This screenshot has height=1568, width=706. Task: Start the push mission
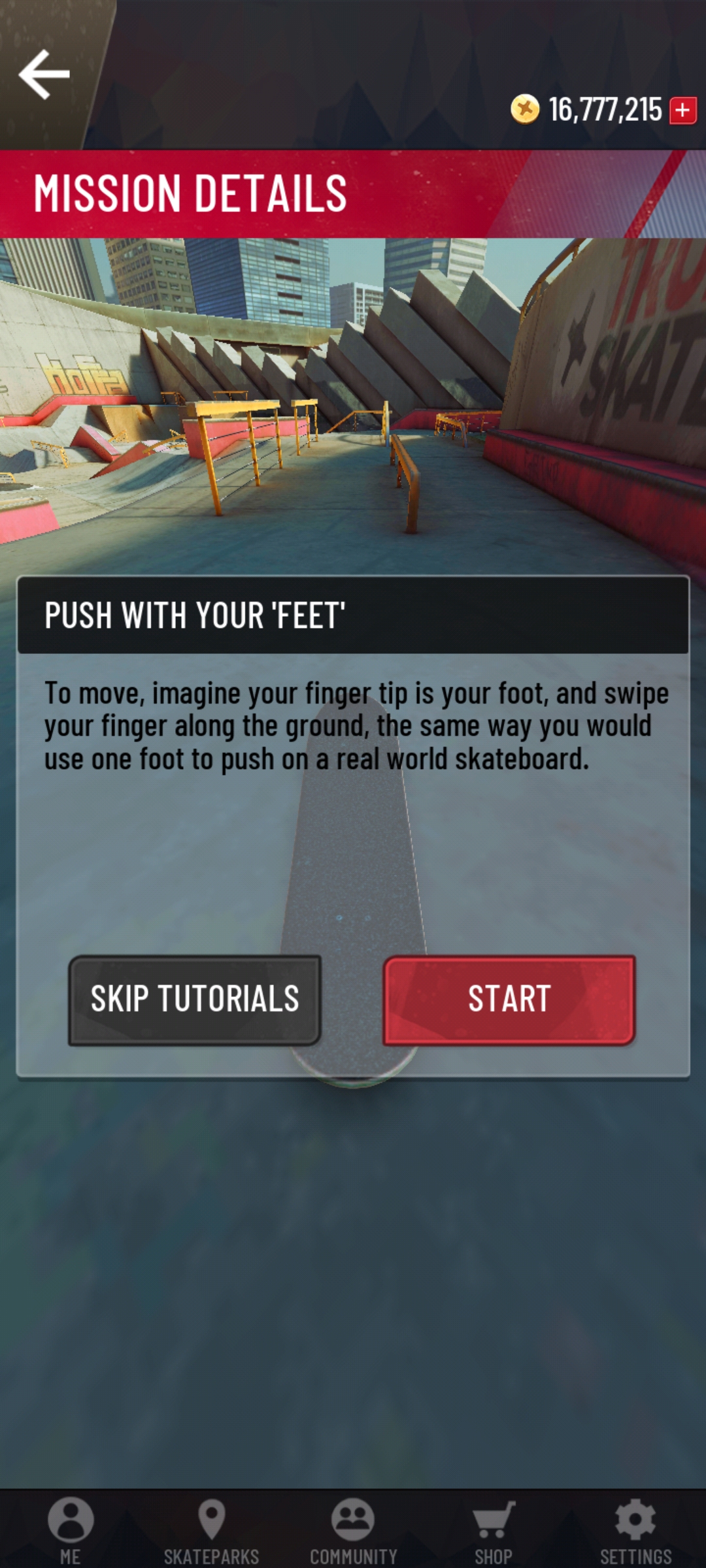509,1000
